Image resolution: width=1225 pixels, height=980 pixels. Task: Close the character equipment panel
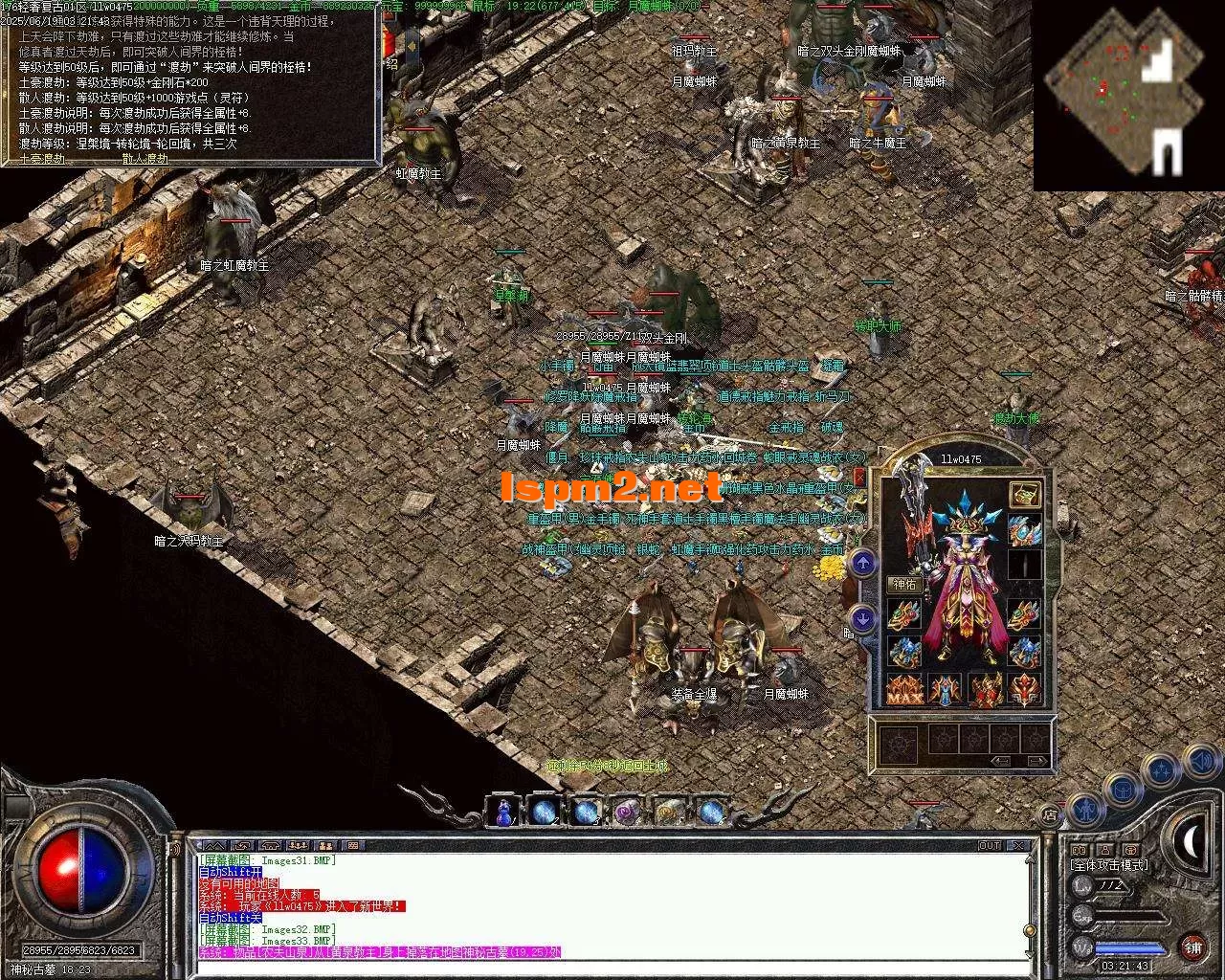(x=858, y=477)
